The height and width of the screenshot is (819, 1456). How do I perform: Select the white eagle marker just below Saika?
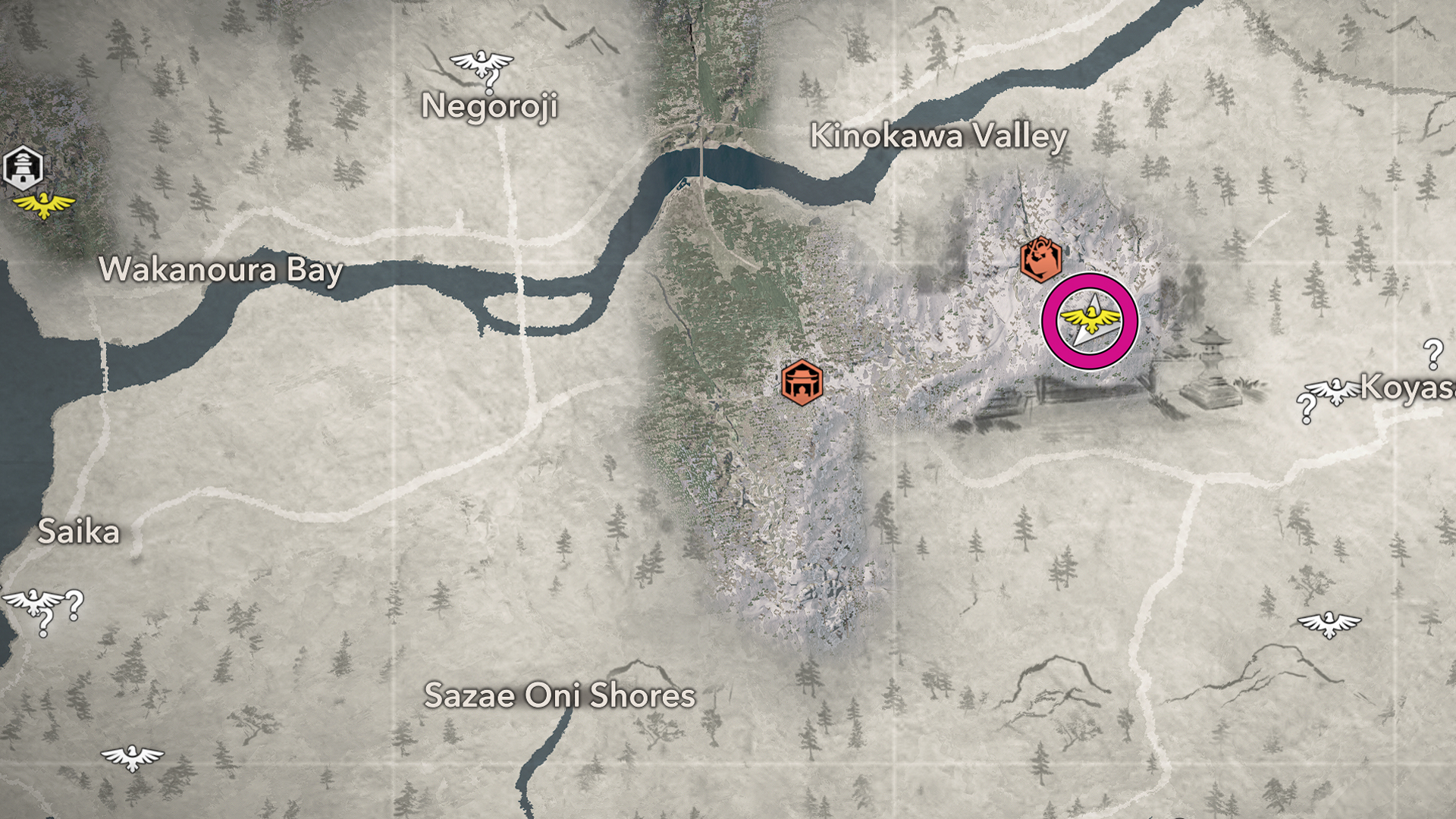point(32,602)
